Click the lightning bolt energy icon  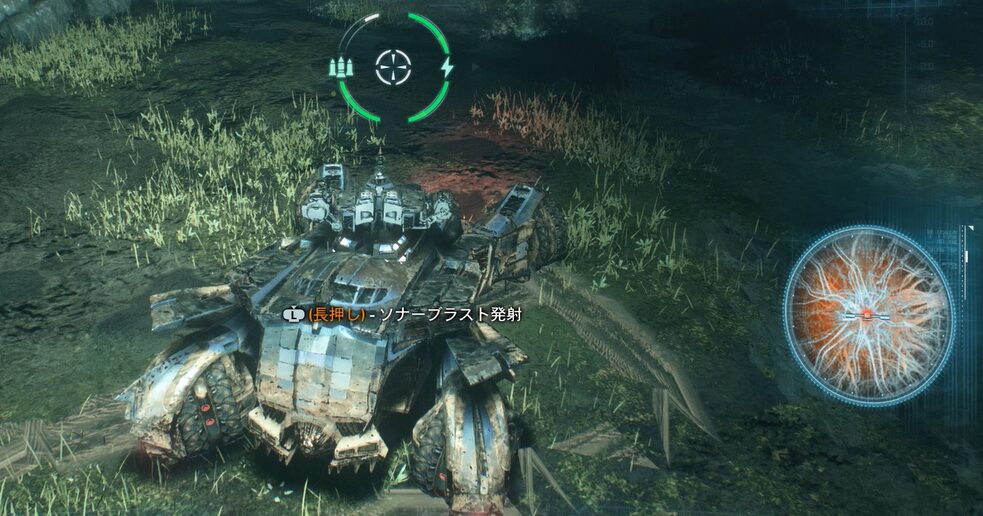[x=447, y=67]
